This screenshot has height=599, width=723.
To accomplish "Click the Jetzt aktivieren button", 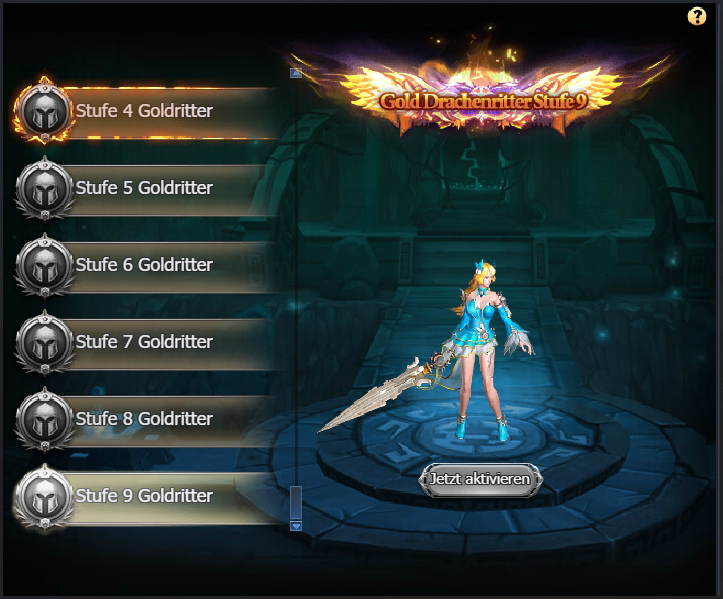I will pyautogui.click(x=480, y=479).
